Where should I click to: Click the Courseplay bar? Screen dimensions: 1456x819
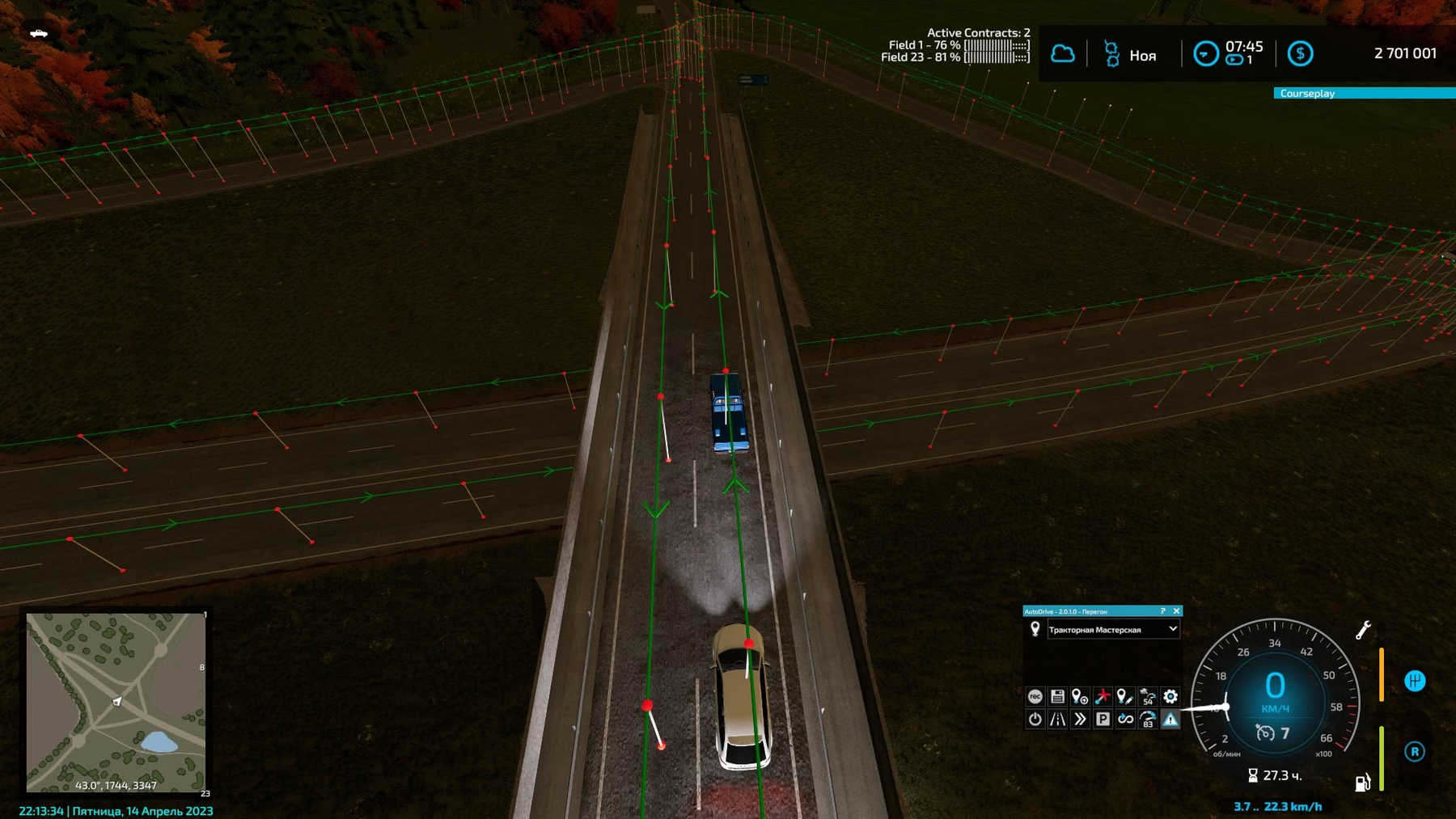point(1364,93)
